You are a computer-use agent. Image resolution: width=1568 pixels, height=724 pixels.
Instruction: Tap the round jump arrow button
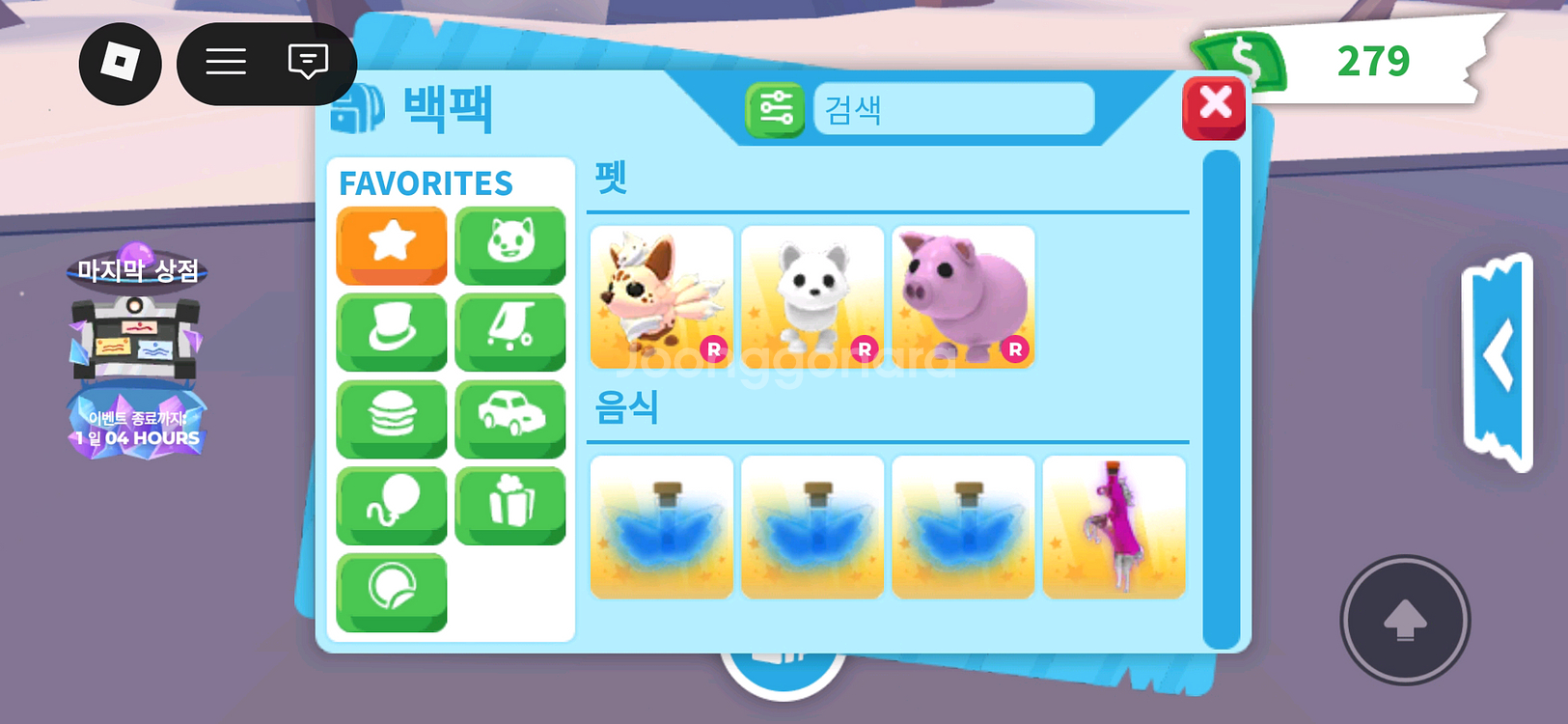point(1405,620)
